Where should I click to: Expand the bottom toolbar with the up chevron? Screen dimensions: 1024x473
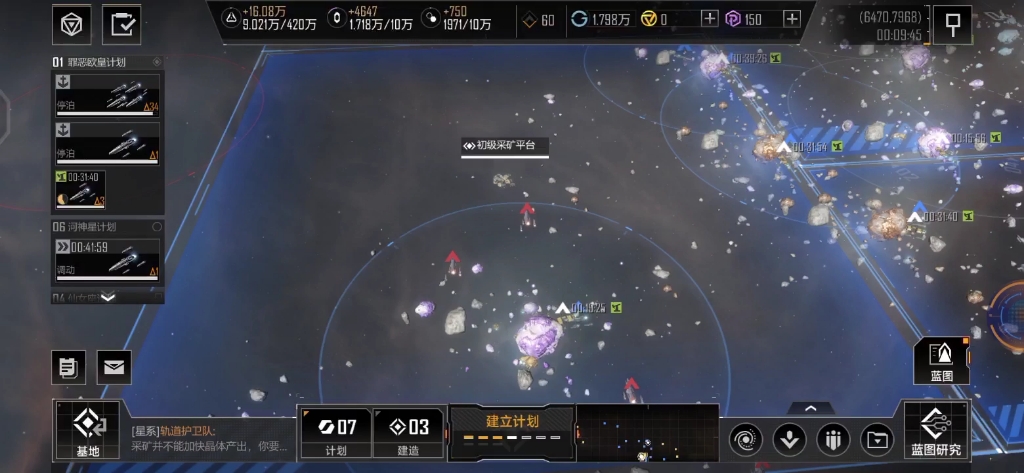(x=810, y=408)
